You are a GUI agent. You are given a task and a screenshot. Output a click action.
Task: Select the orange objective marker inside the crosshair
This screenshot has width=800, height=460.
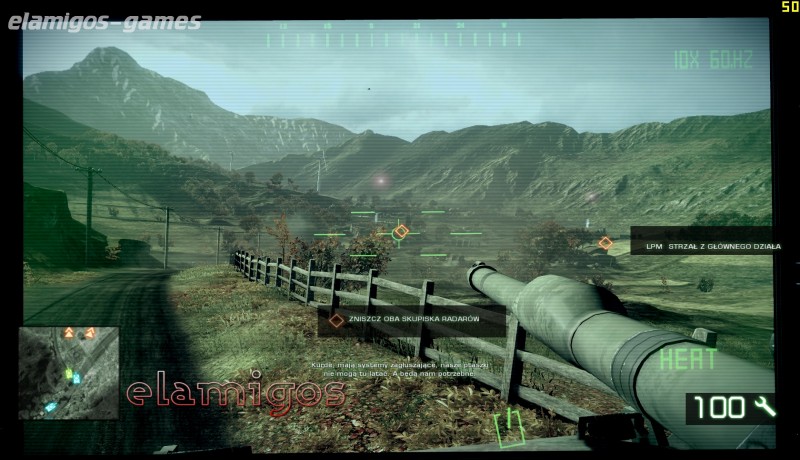point(401,231)
